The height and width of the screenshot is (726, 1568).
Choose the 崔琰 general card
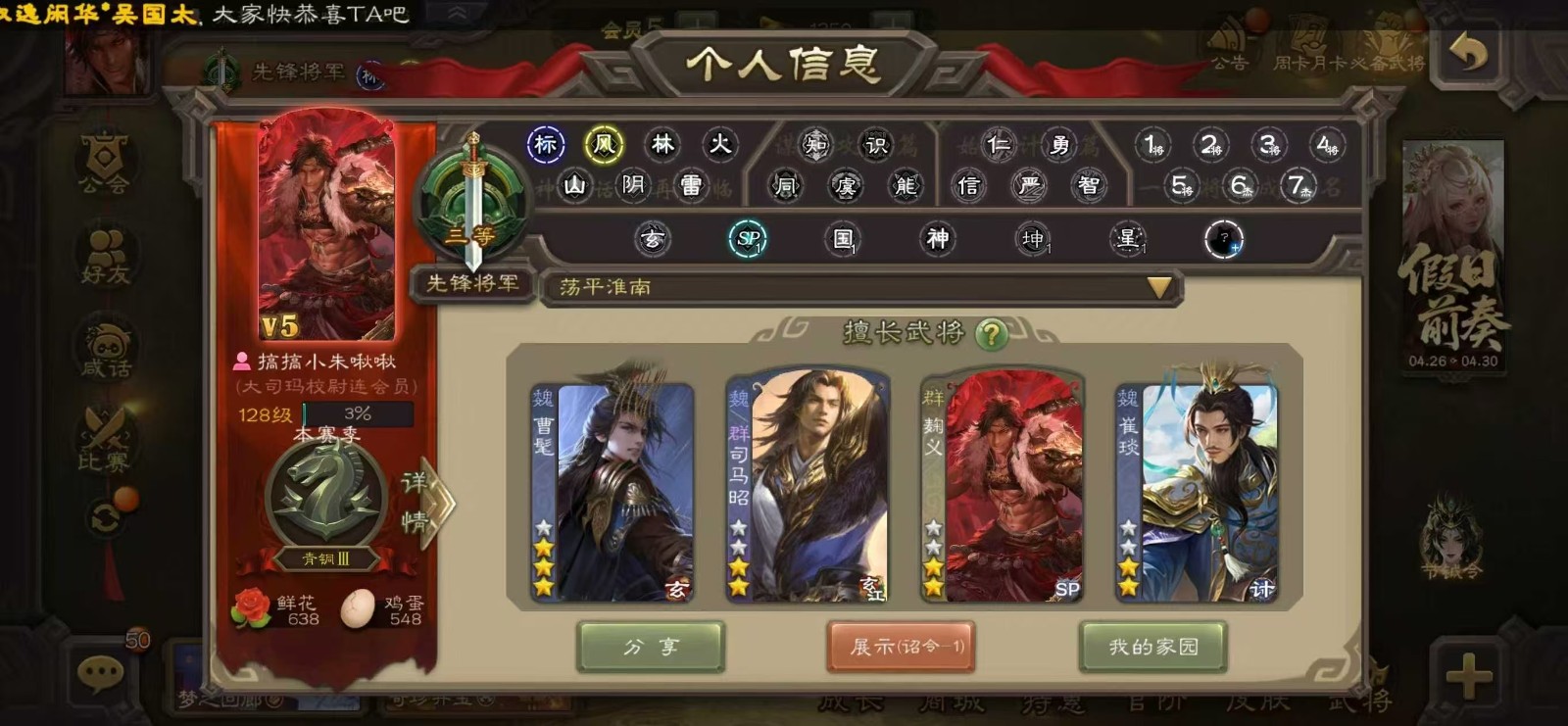1197,491
